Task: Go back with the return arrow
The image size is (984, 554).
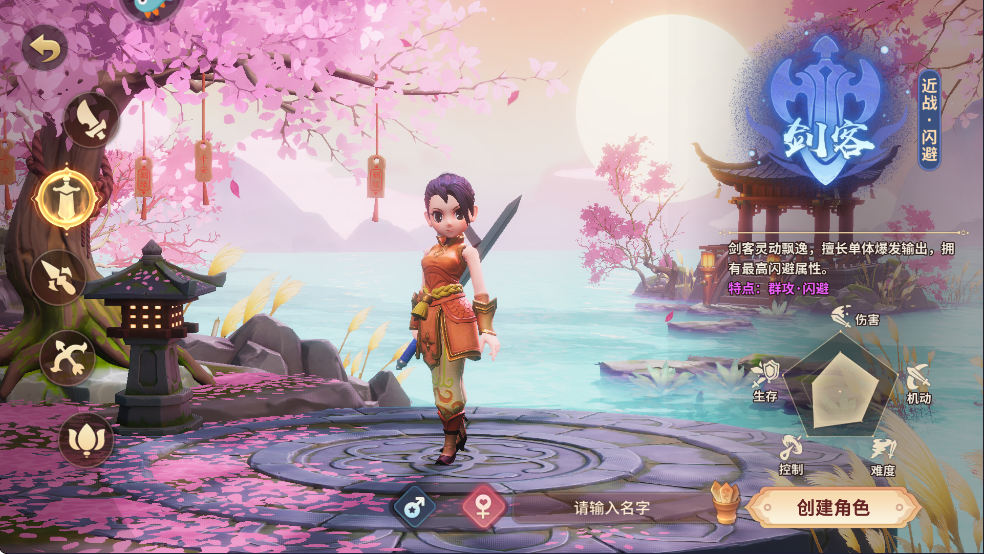Action: (x=44, y=46)
